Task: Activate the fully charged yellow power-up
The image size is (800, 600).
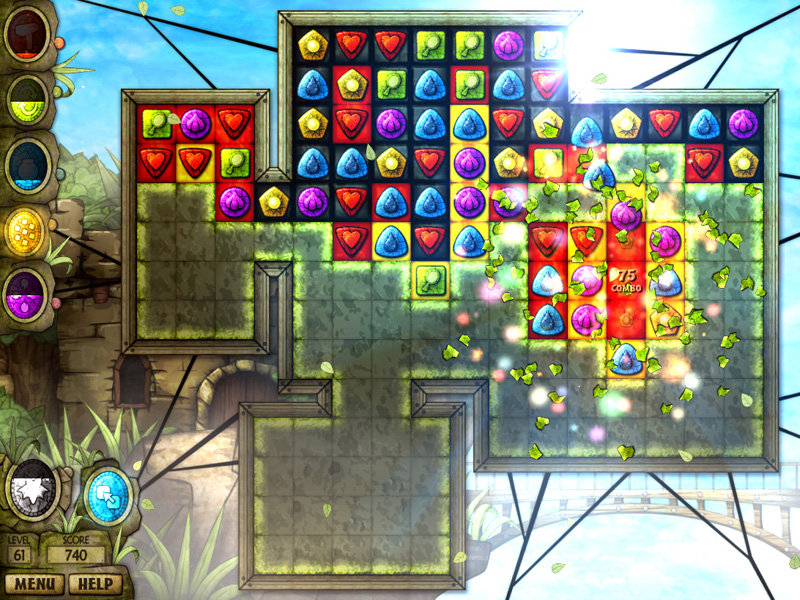Action: 27,230
